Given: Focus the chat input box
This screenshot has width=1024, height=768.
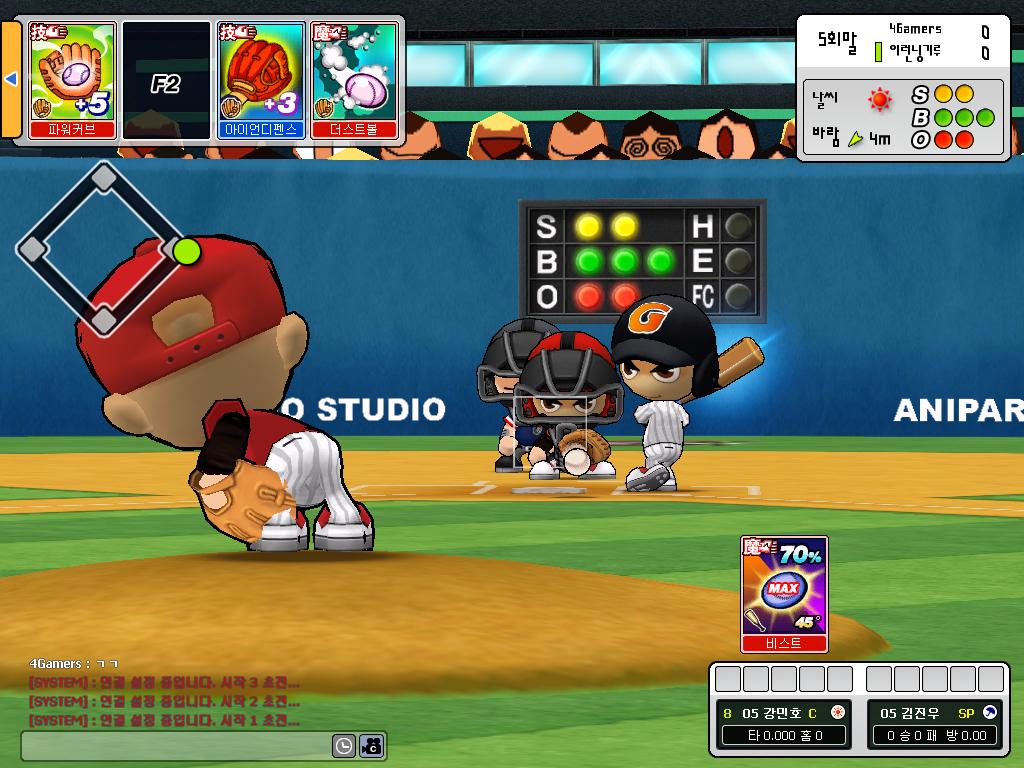Looking at the screenshot, I should 177,746.
